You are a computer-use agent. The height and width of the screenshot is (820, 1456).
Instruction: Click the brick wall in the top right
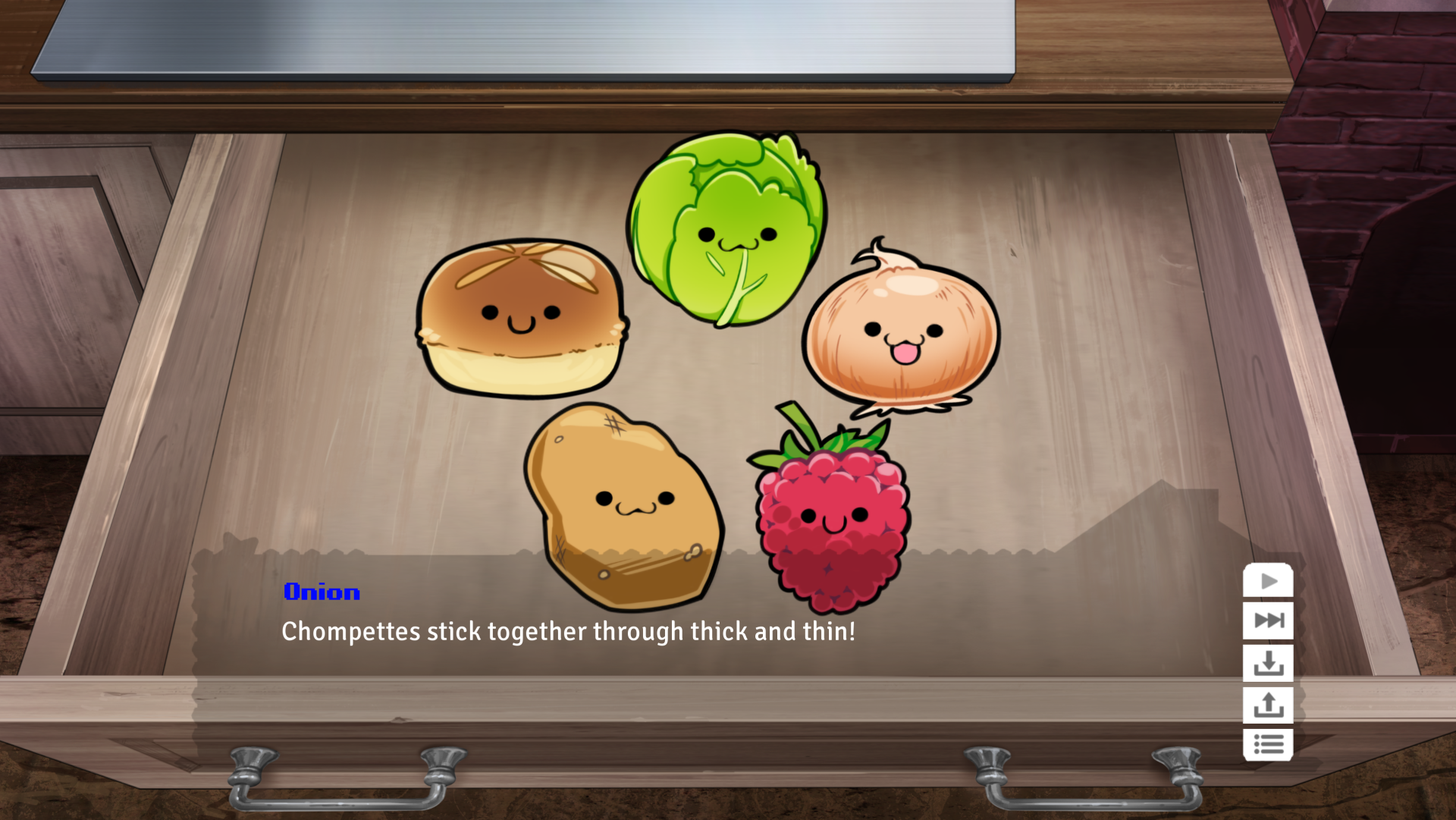(1403, 114)
